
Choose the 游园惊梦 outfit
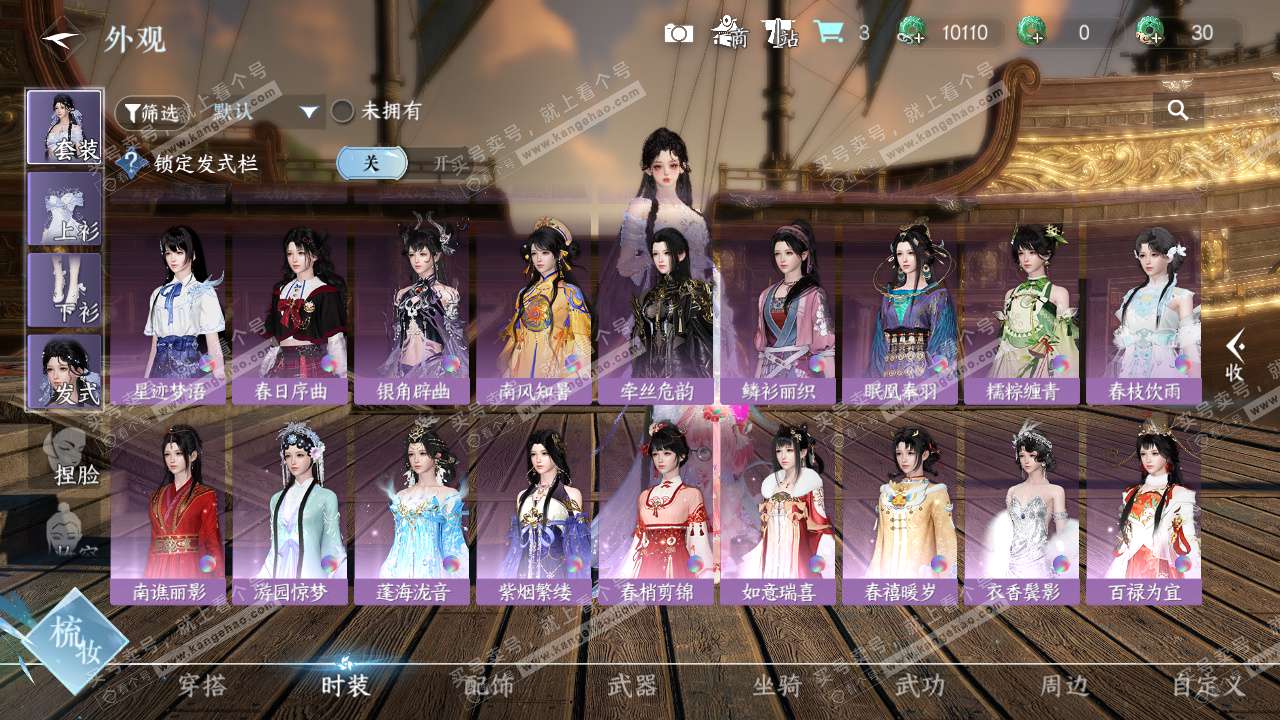coord(290,512)
